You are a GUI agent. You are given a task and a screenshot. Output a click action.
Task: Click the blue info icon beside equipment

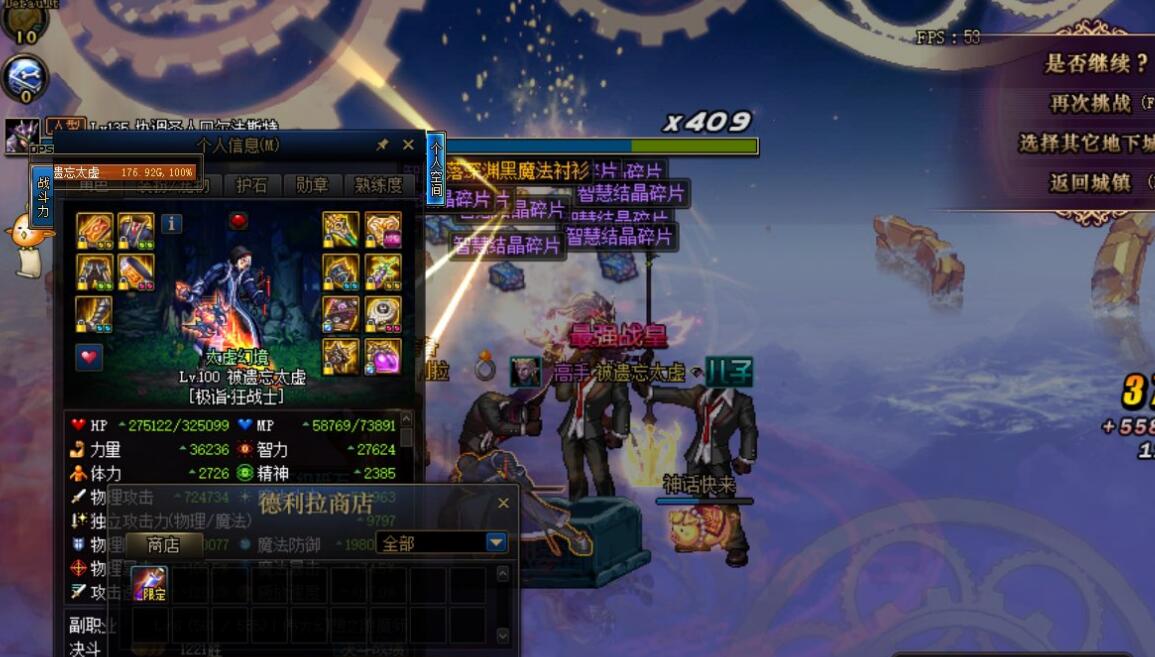172,223
